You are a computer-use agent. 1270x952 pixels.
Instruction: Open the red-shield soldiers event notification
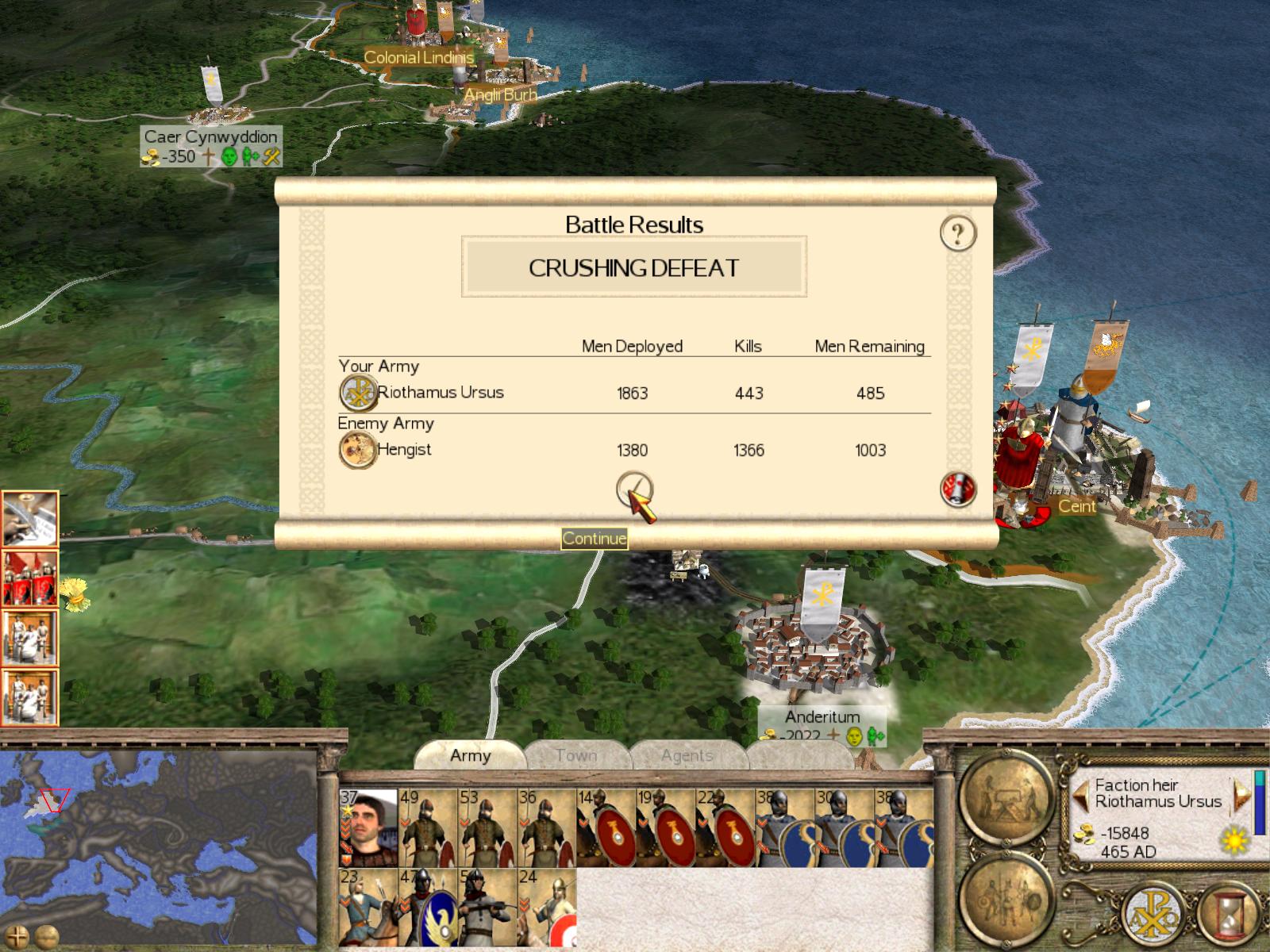(x=30, y=577)
